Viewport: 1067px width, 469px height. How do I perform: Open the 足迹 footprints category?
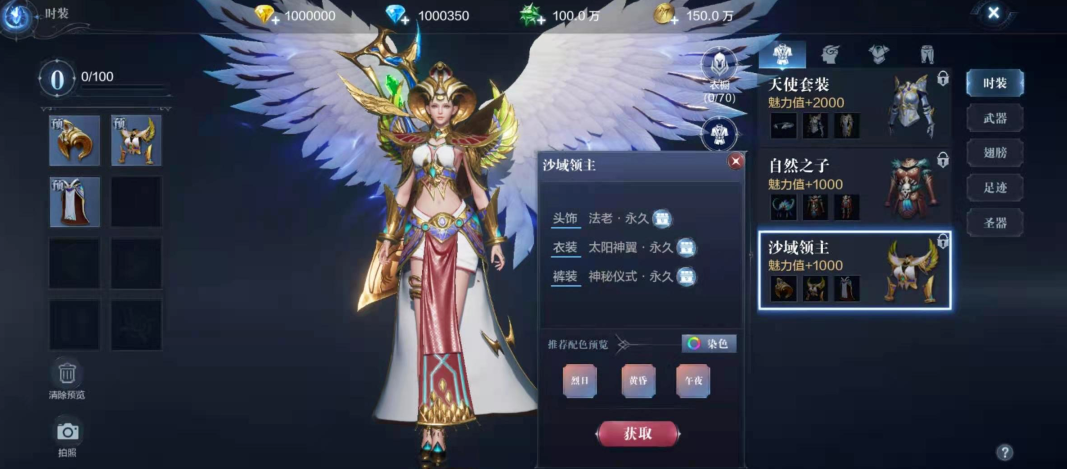click(x=994, y=187)
